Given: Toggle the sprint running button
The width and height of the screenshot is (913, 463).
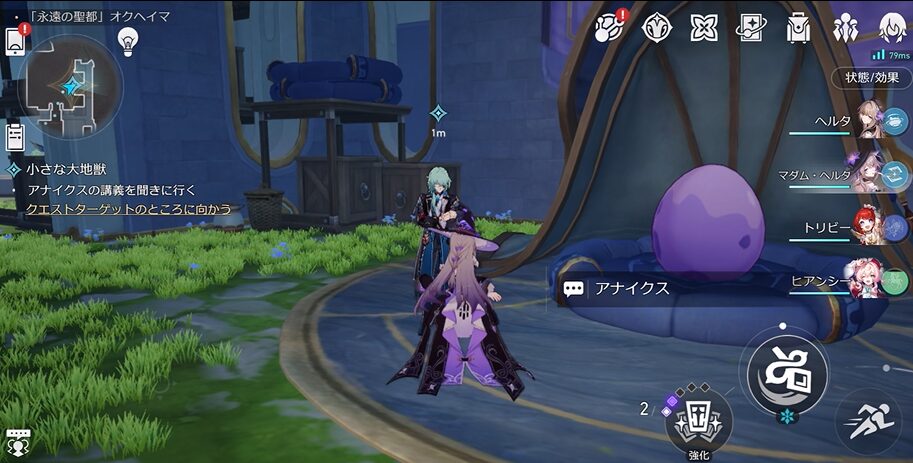Looking at the screenshot, I should 866,417.
